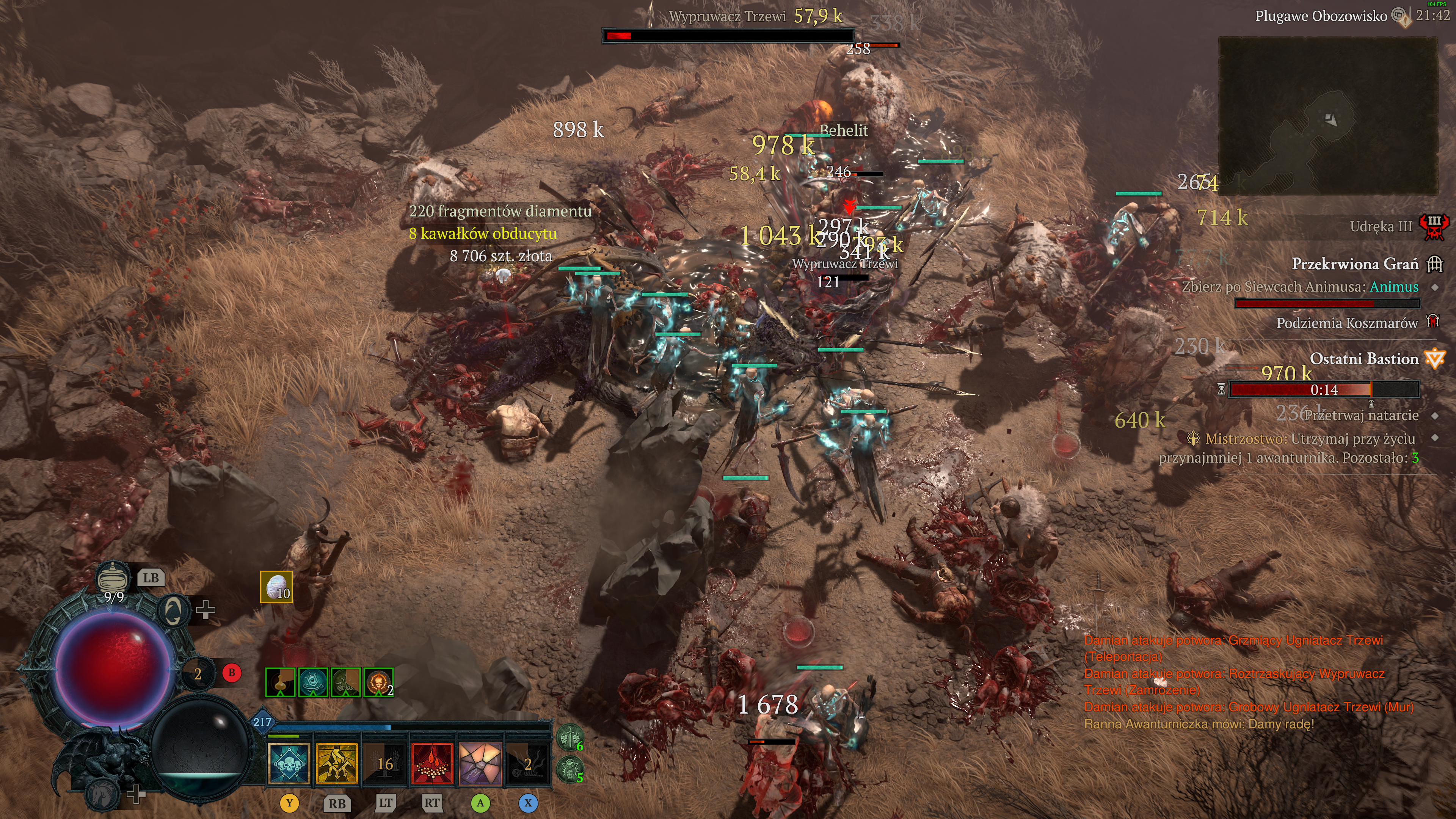Click the Udręka III difficulty skull icon
Viewport: 1456px width, 819px height.
[1434, 227]
